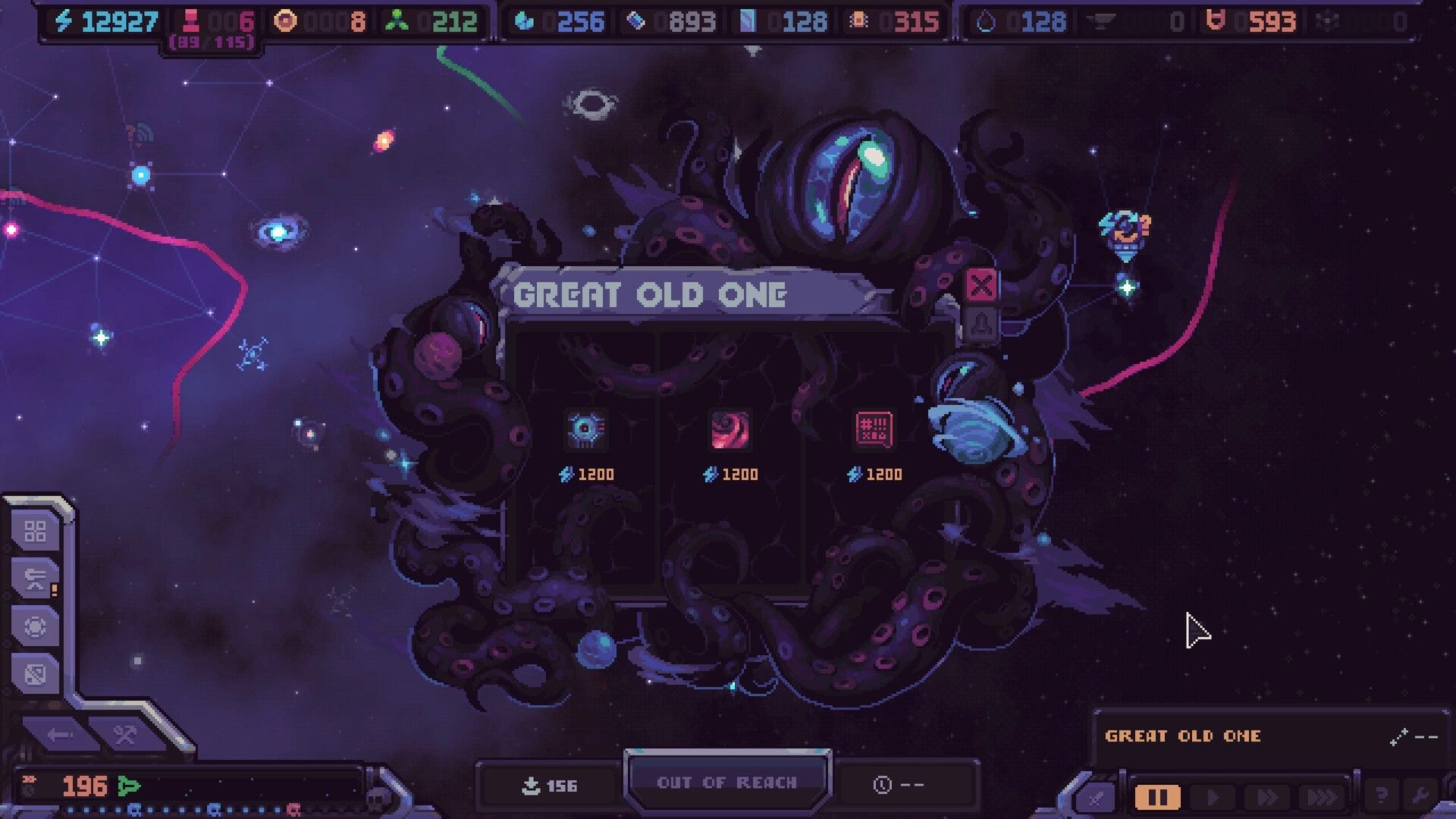Screen dimensions: 1456x819
Task: Toggle the pencil marker next to the speed controls
Action: [1097, 796]
